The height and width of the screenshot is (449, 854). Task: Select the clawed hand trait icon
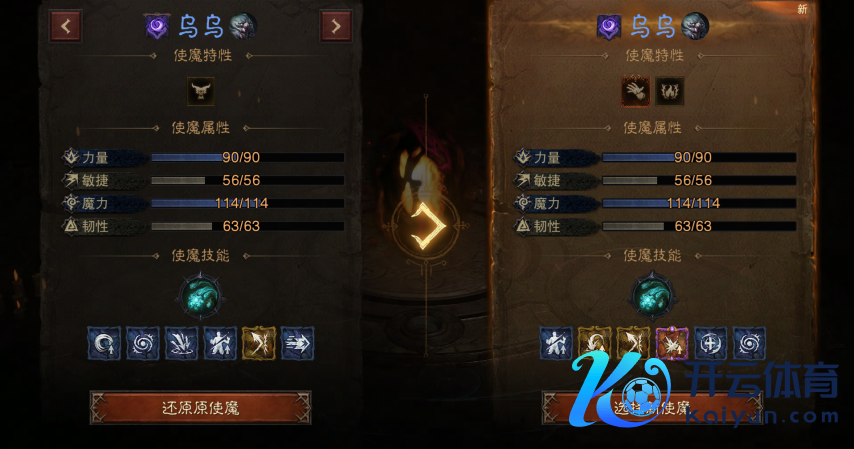pyautogui.click(x=636, y=92)
